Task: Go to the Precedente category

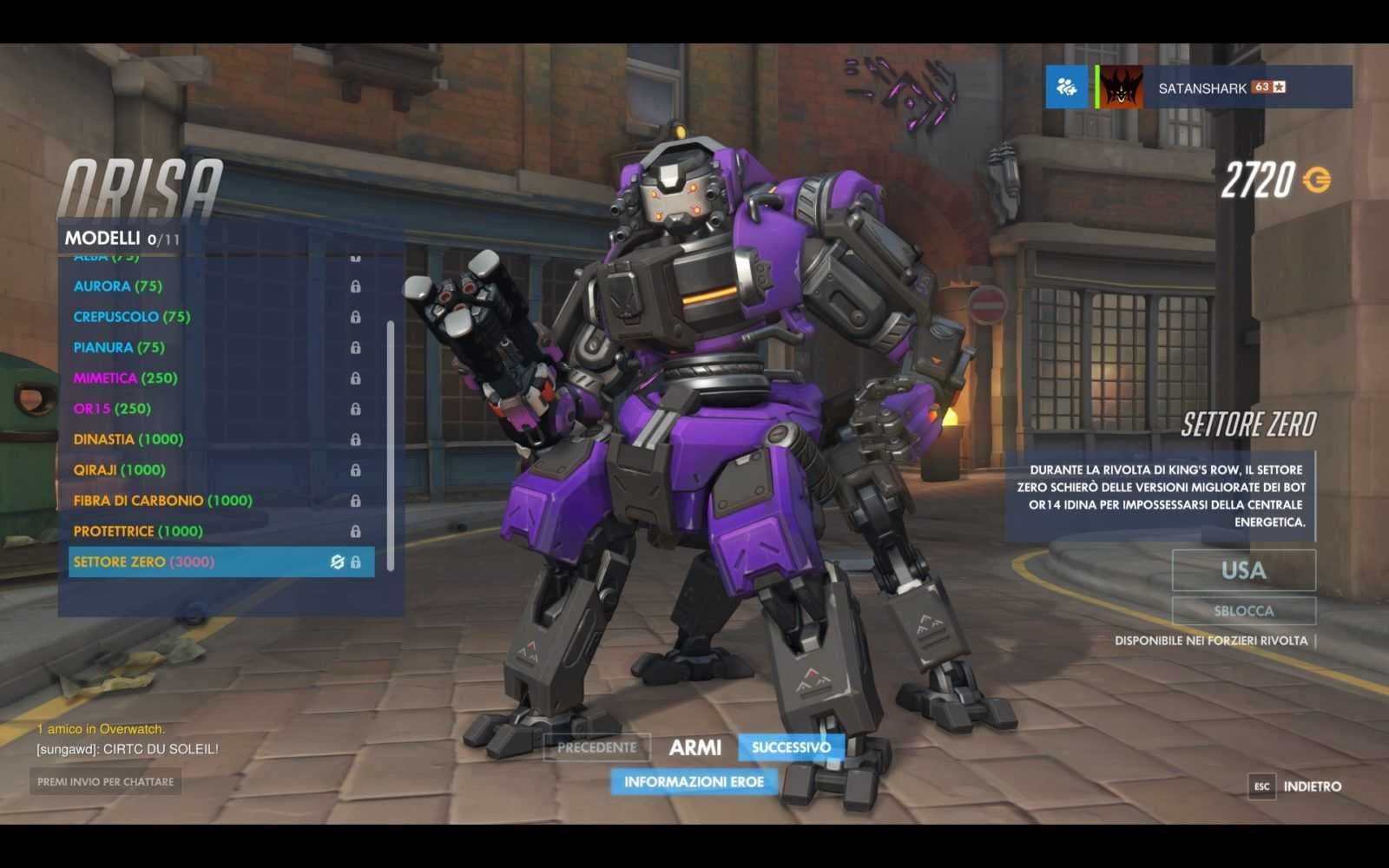Action: [596, 747]
